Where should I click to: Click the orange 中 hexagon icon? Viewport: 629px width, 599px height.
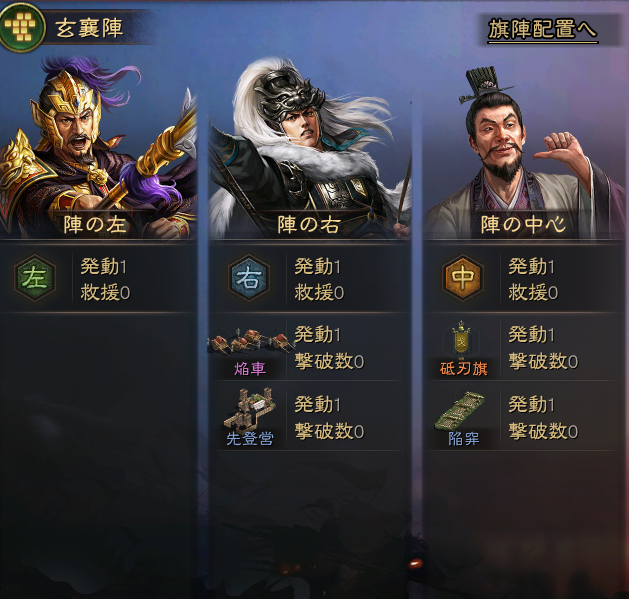tap(463, 278)
